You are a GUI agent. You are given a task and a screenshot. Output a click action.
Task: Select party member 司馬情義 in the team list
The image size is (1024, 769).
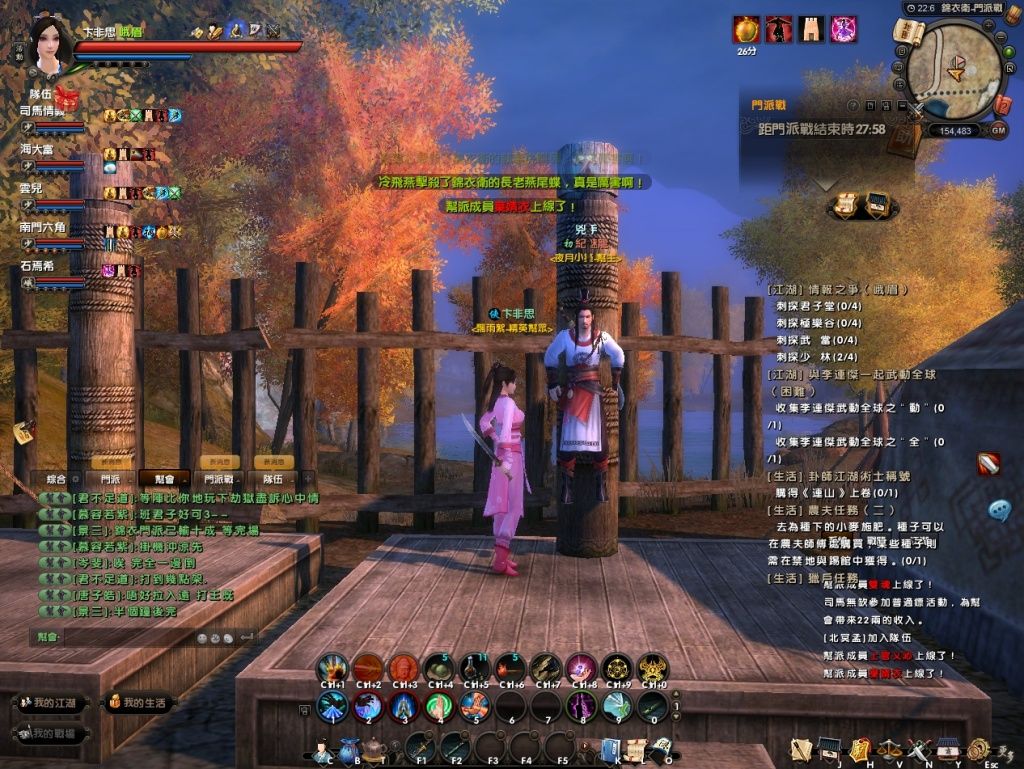(x=44, y=112)
